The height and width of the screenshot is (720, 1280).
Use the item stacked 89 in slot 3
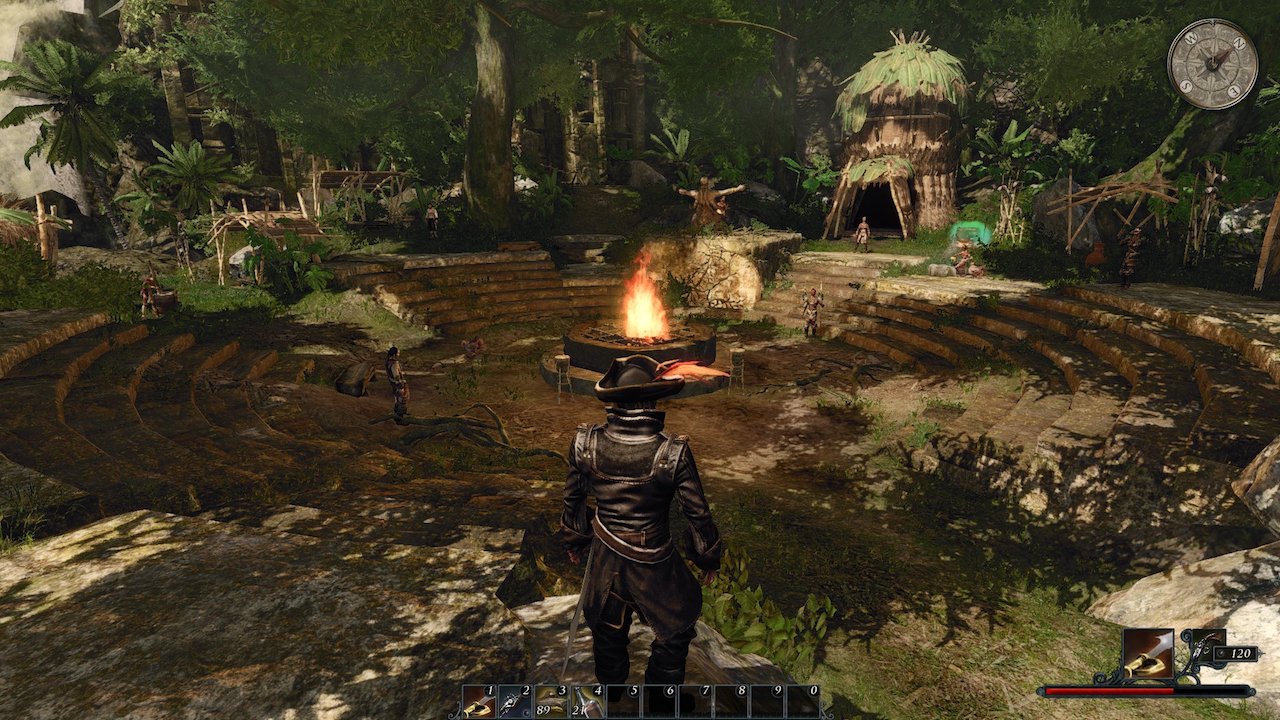551,702
